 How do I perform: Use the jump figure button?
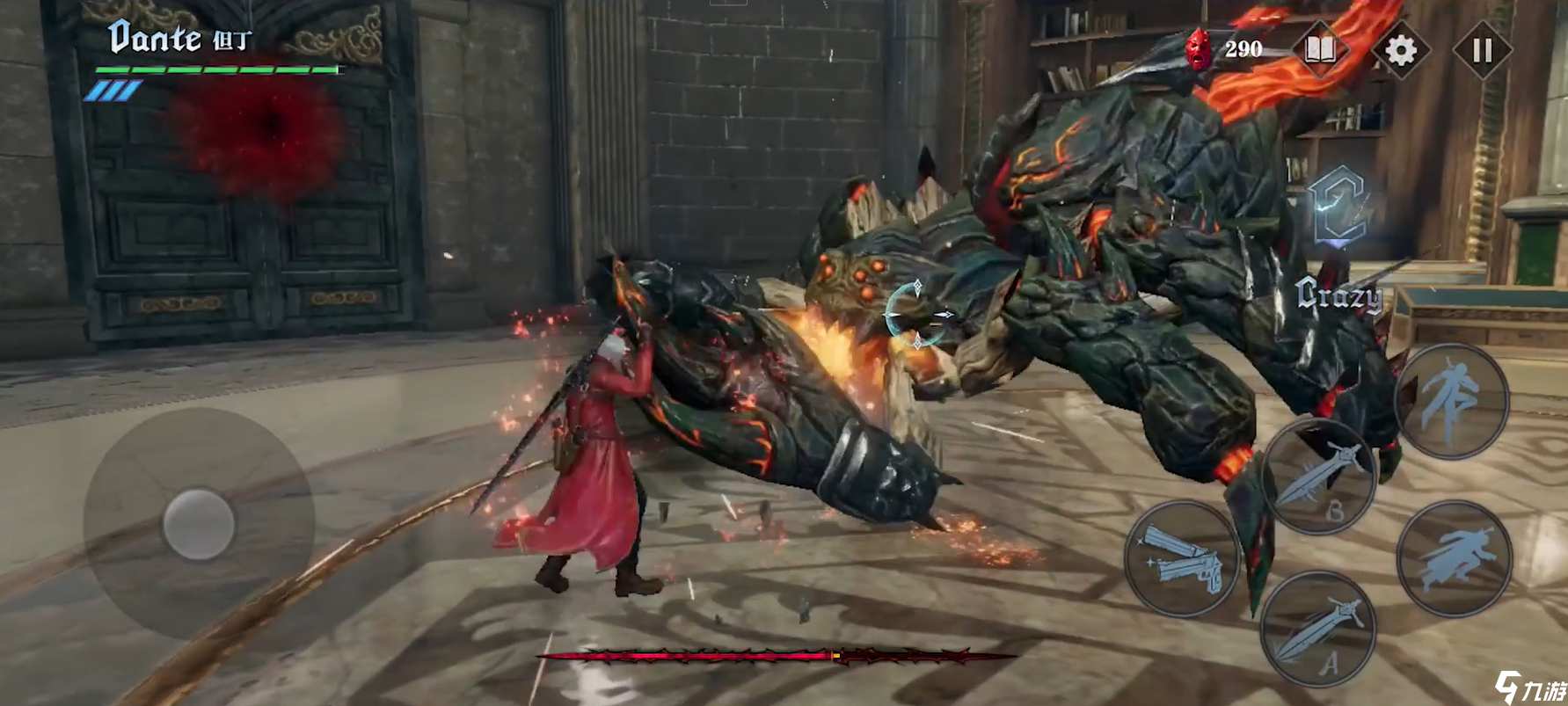coord(1451,400)
